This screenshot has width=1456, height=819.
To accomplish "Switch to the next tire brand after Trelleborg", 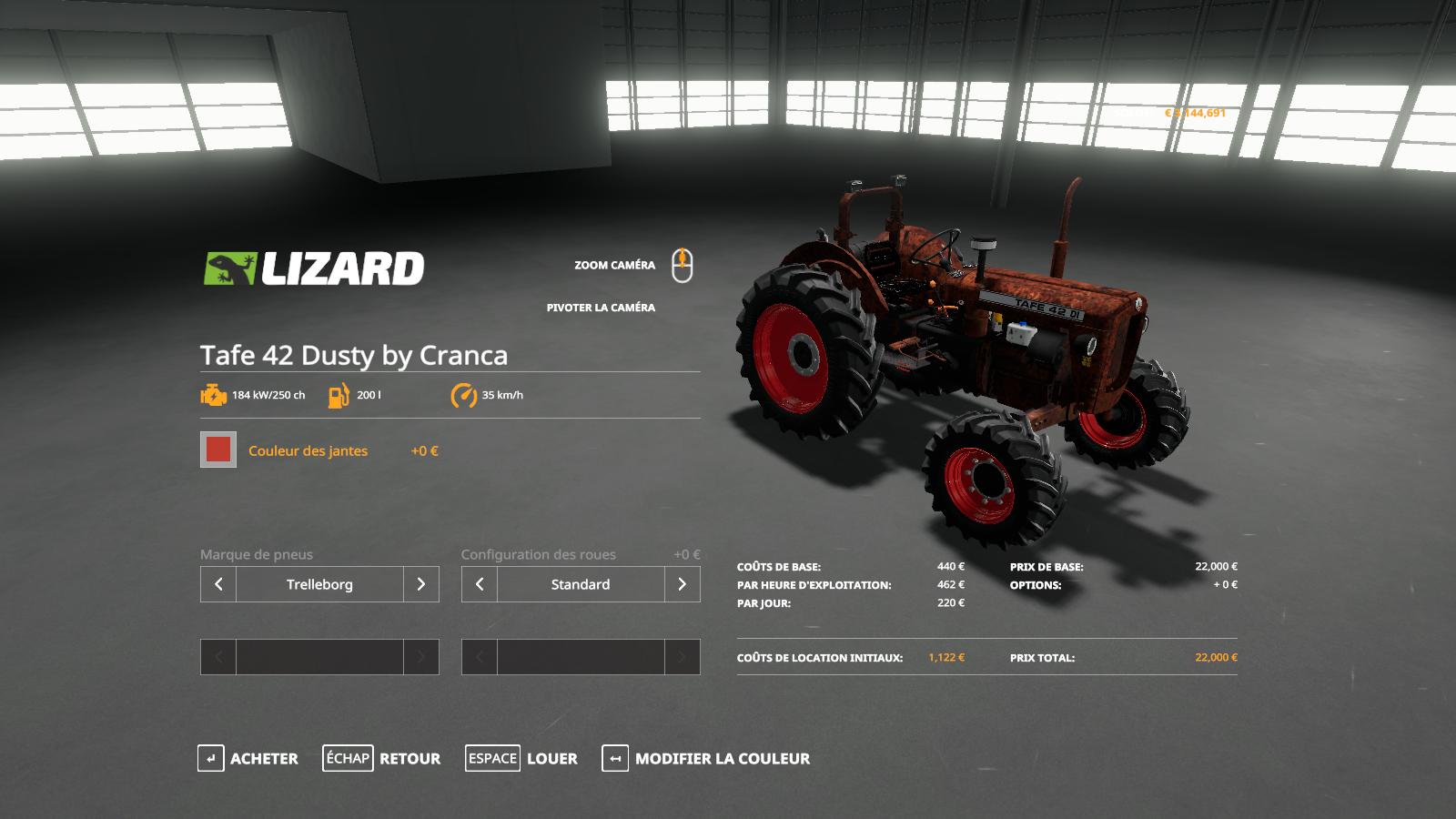I will (x=420, y=584).
